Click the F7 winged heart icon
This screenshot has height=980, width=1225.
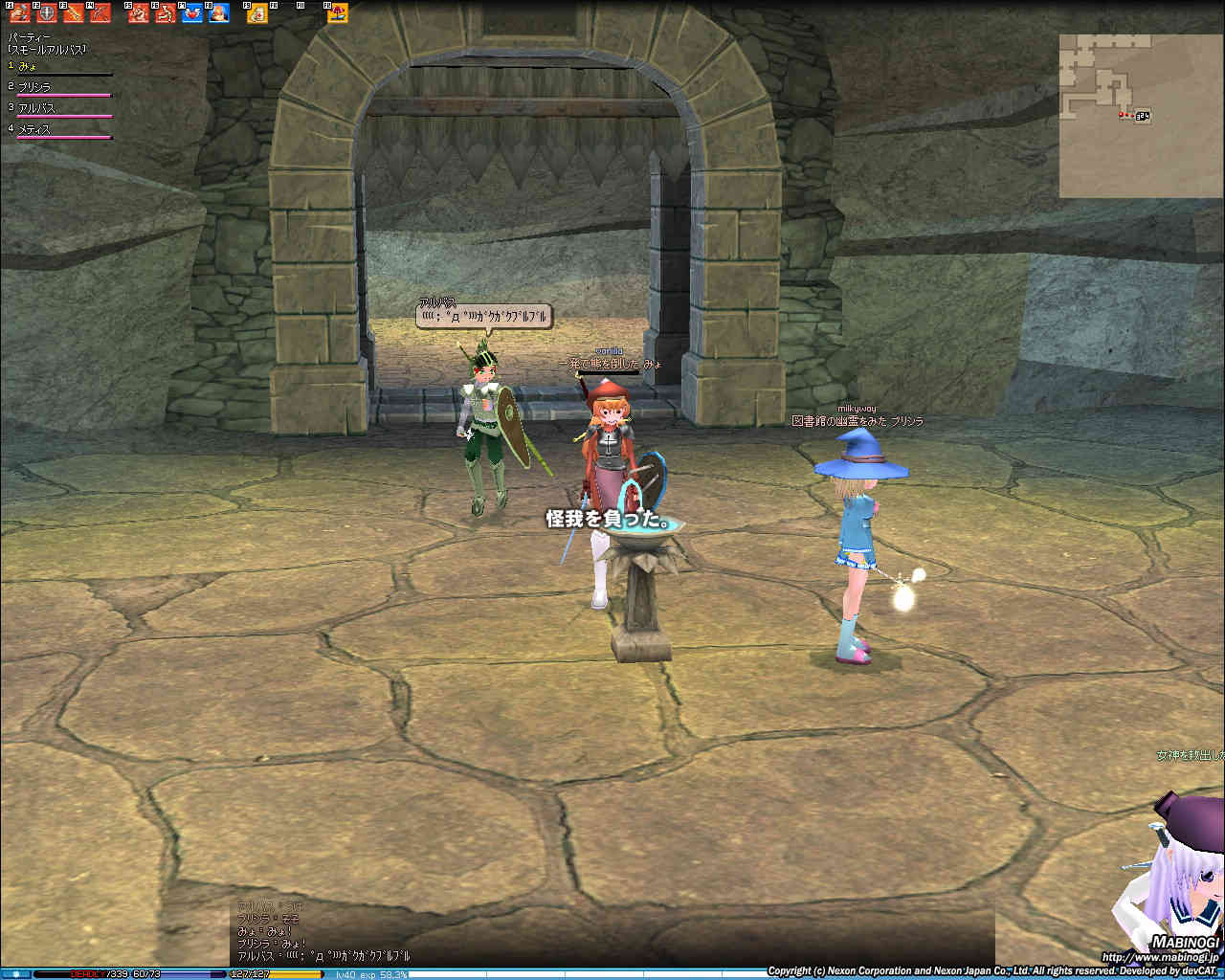point(192,13)
